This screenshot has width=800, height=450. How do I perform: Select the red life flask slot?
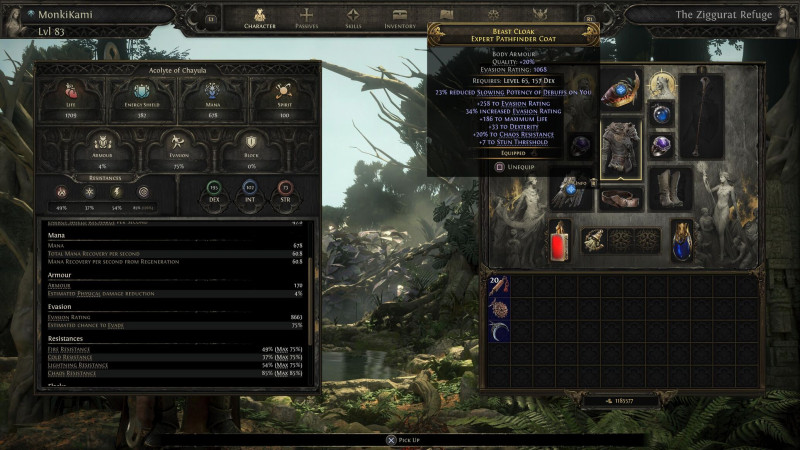(x=560, y=241)
